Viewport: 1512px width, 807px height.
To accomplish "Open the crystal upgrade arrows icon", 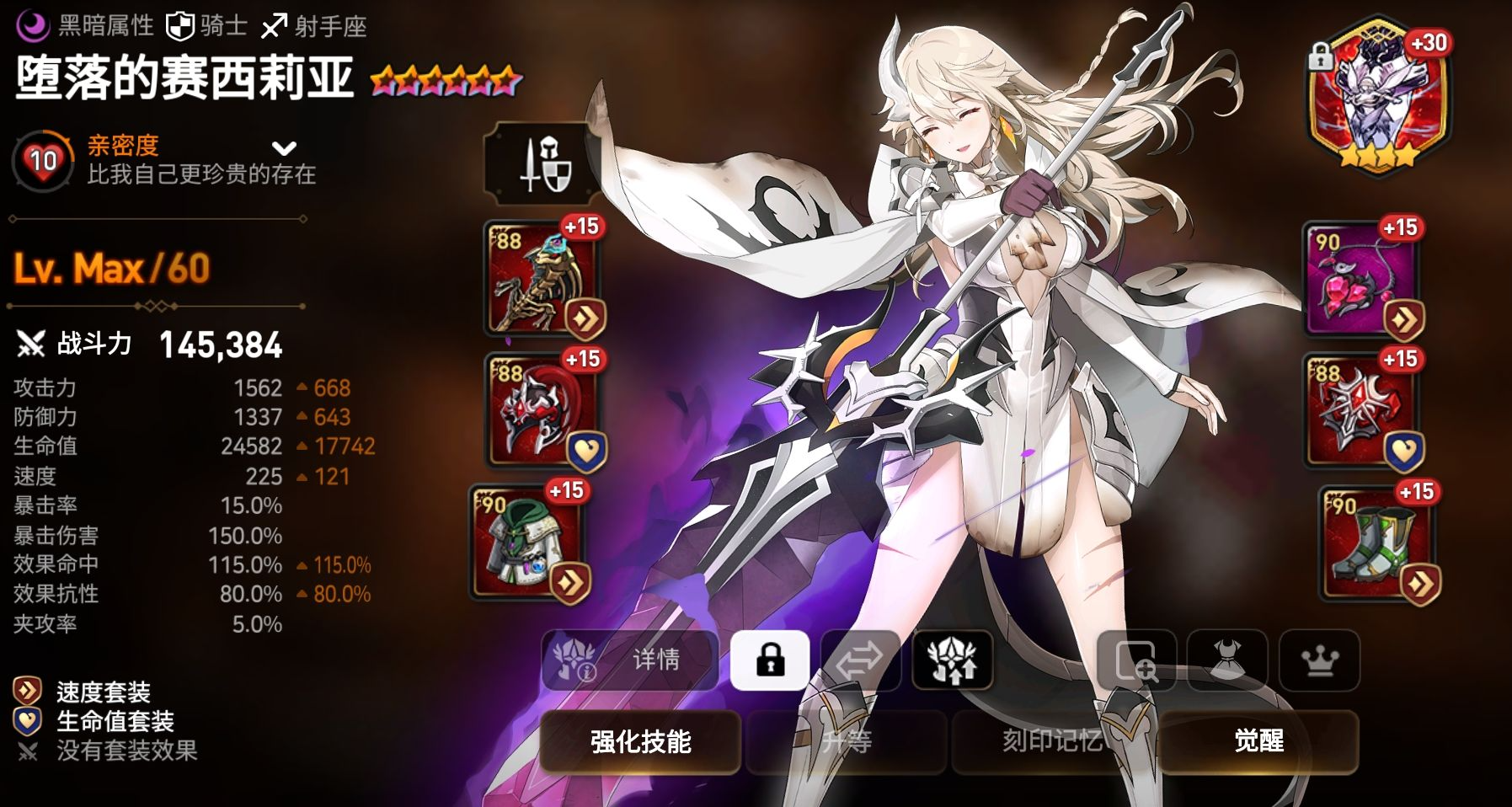I will [x=952, y=660].
